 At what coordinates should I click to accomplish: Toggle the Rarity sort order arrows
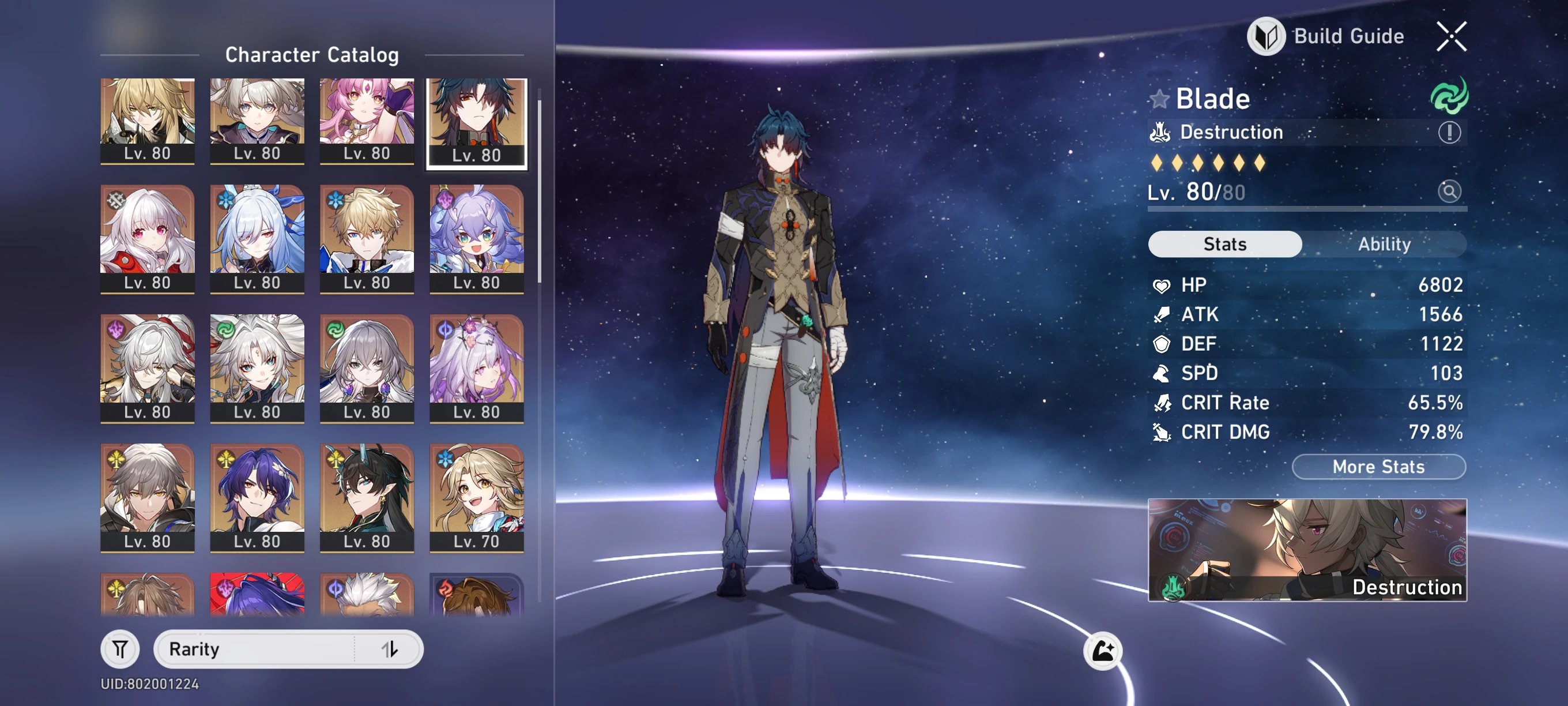point(390,649)
